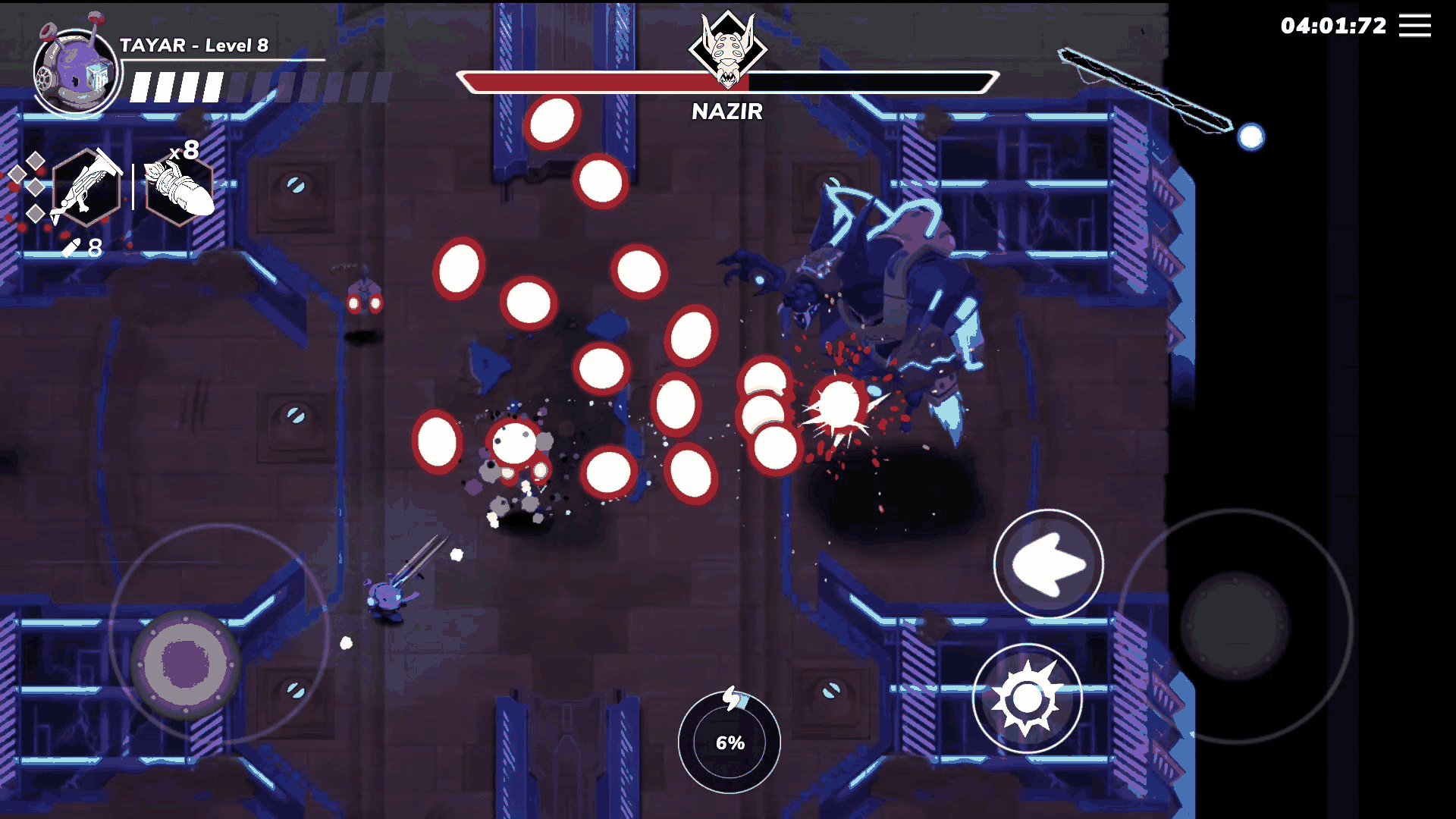Image resolution: width=1456 pixels, height=819 pixels.
Task: Tap the 6% energy charge gauge
Action: click(x=730, y=742)
